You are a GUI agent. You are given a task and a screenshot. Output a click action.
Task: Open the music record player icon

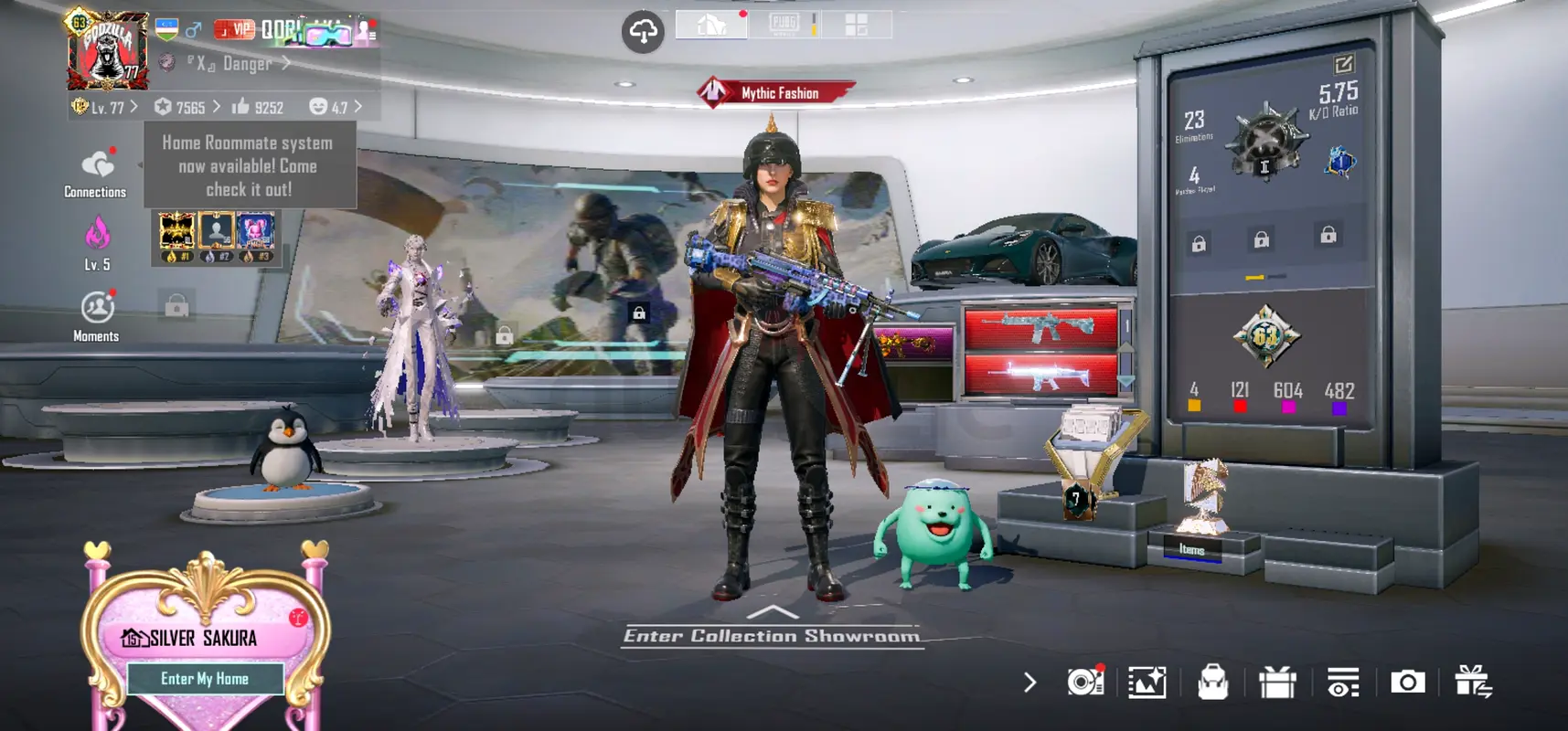click(1084, 682)
